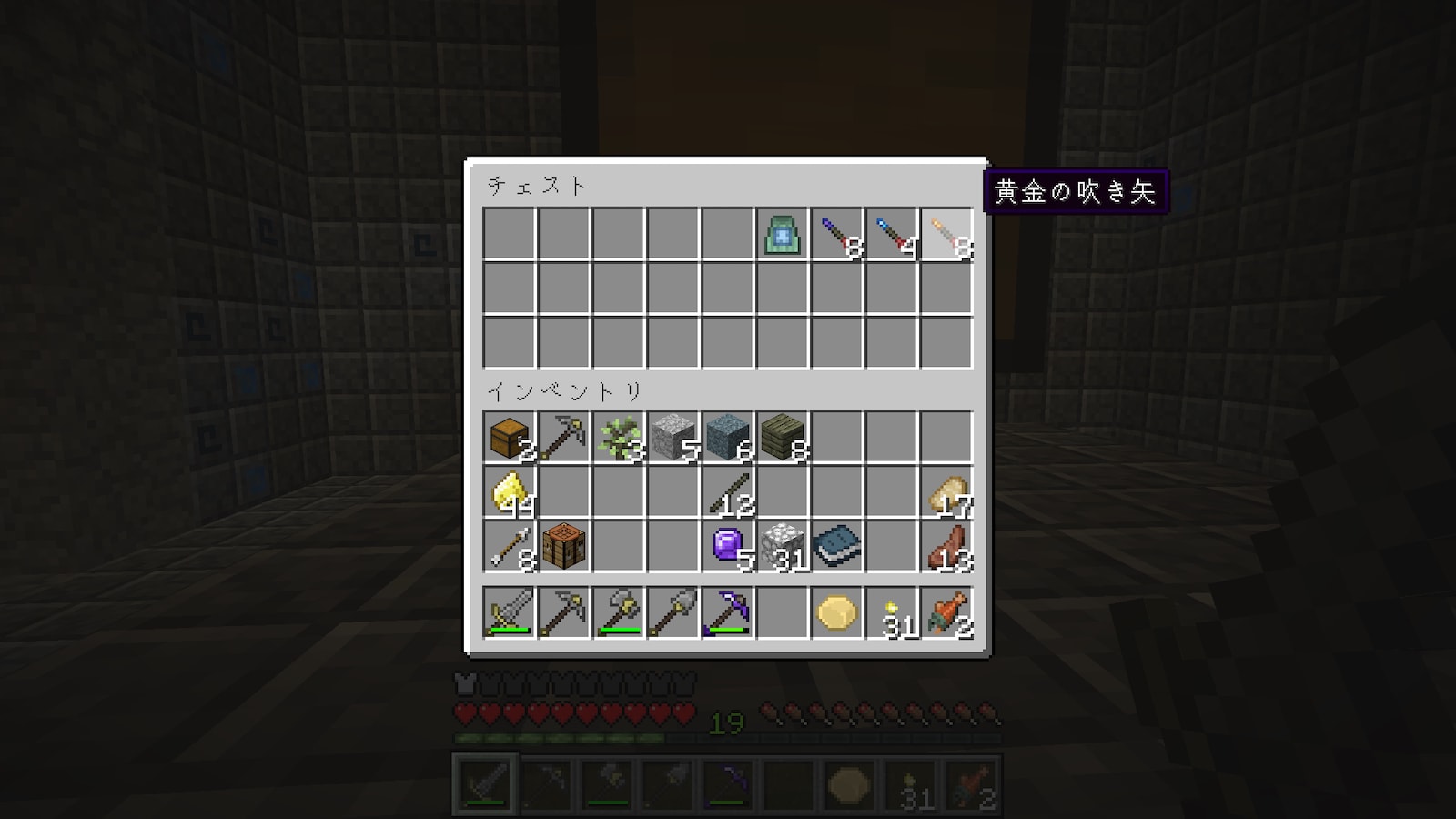The height and width of the screenshot is (819, 1456).
Task: Pick up the stack of twelve sticks
Action: [728, 492]
